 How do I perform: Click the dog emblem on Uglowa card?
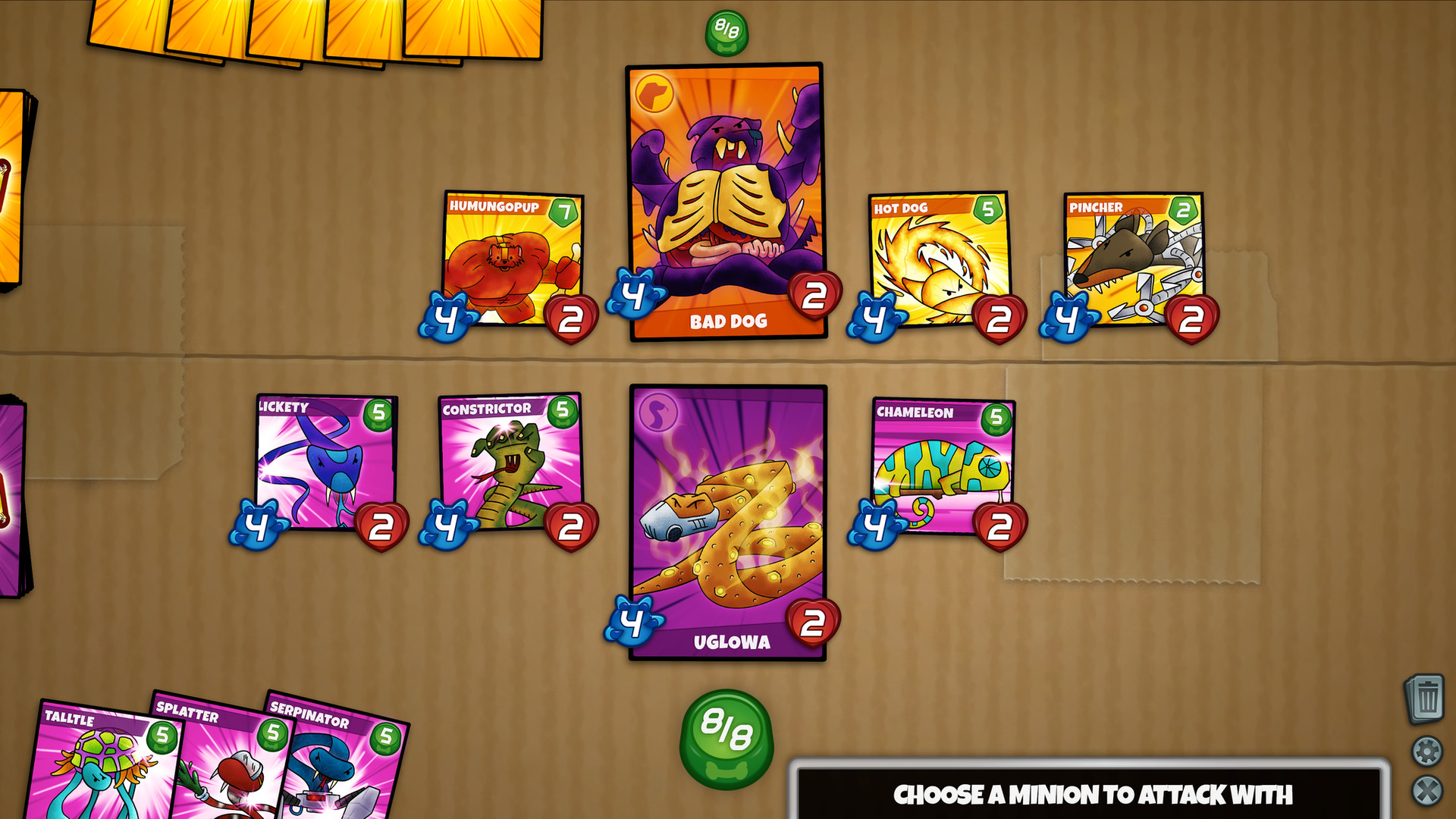coord(658,410)
